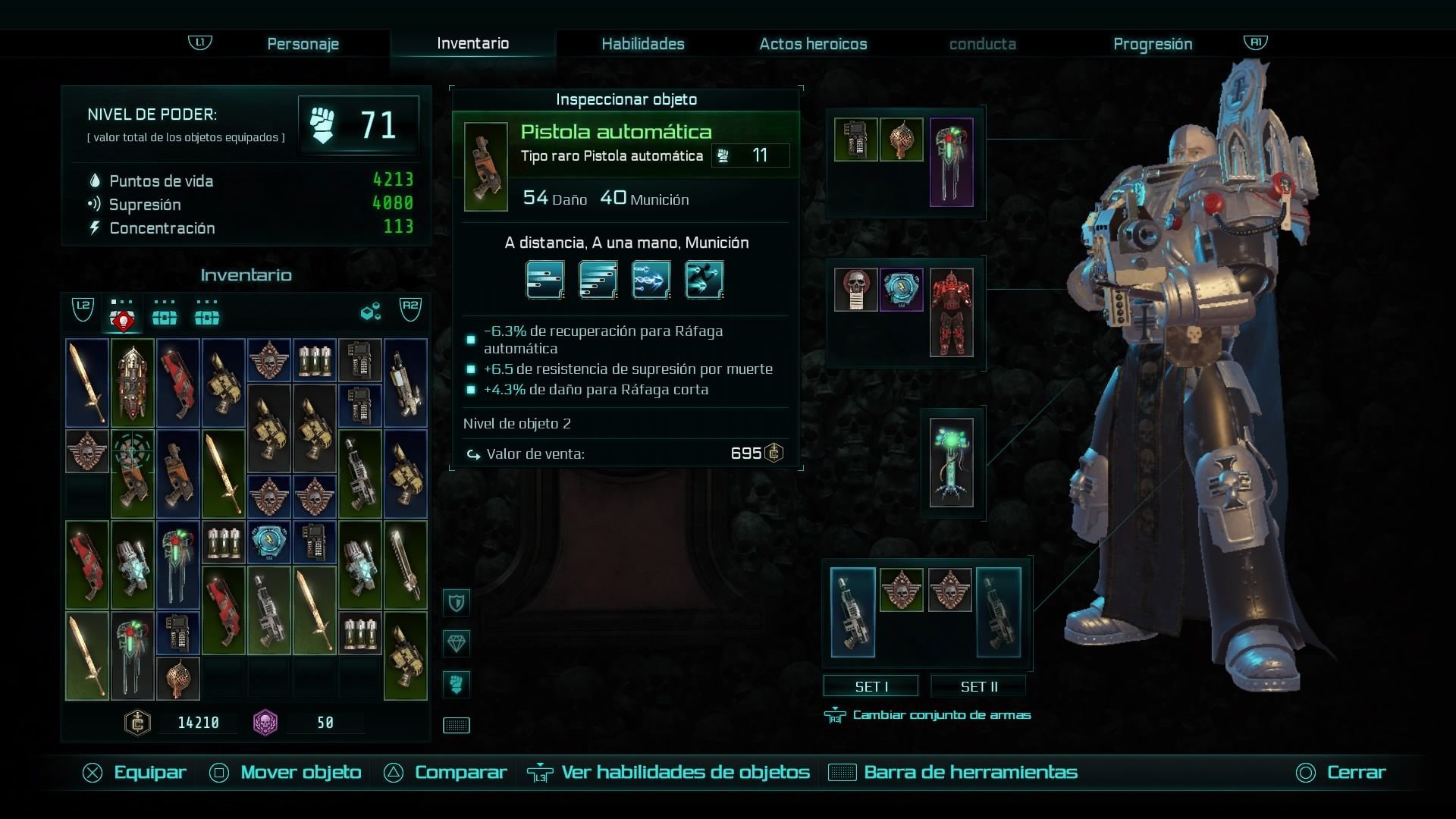
Task: Open the Inventario tab
Action: [x=472, y=43]
